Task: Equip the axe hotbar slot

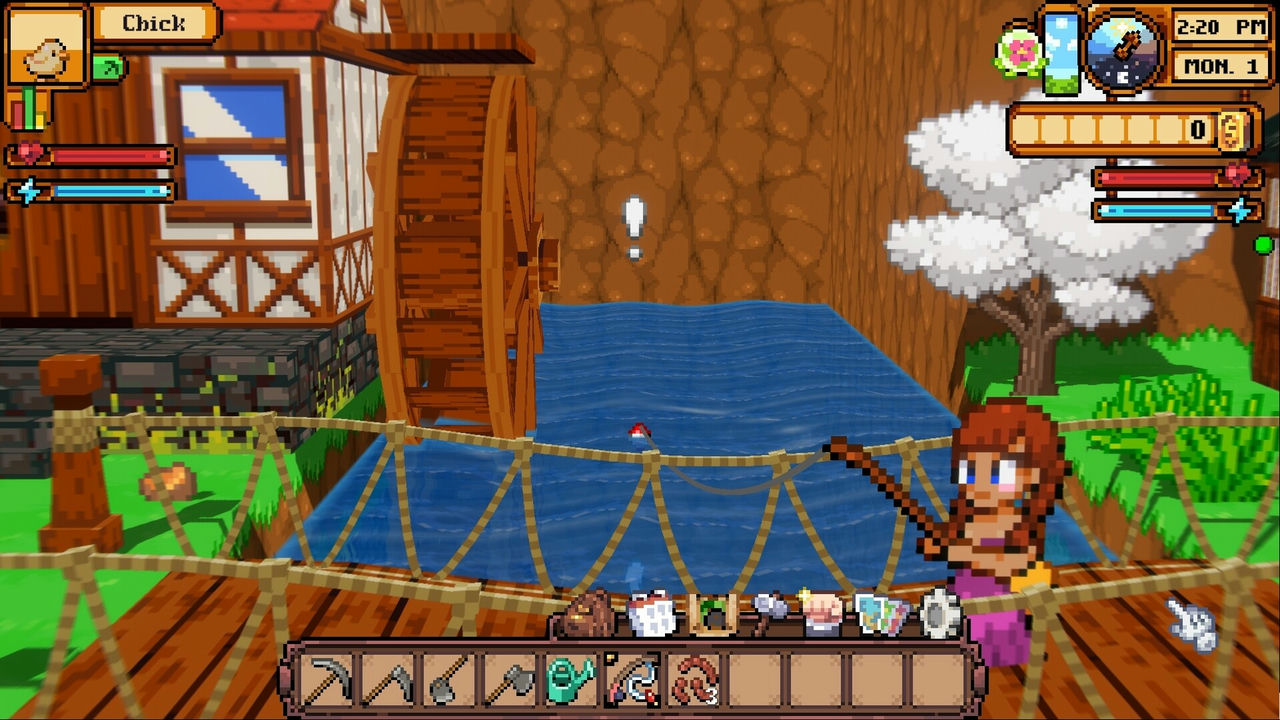Action: tap(508, 680)
